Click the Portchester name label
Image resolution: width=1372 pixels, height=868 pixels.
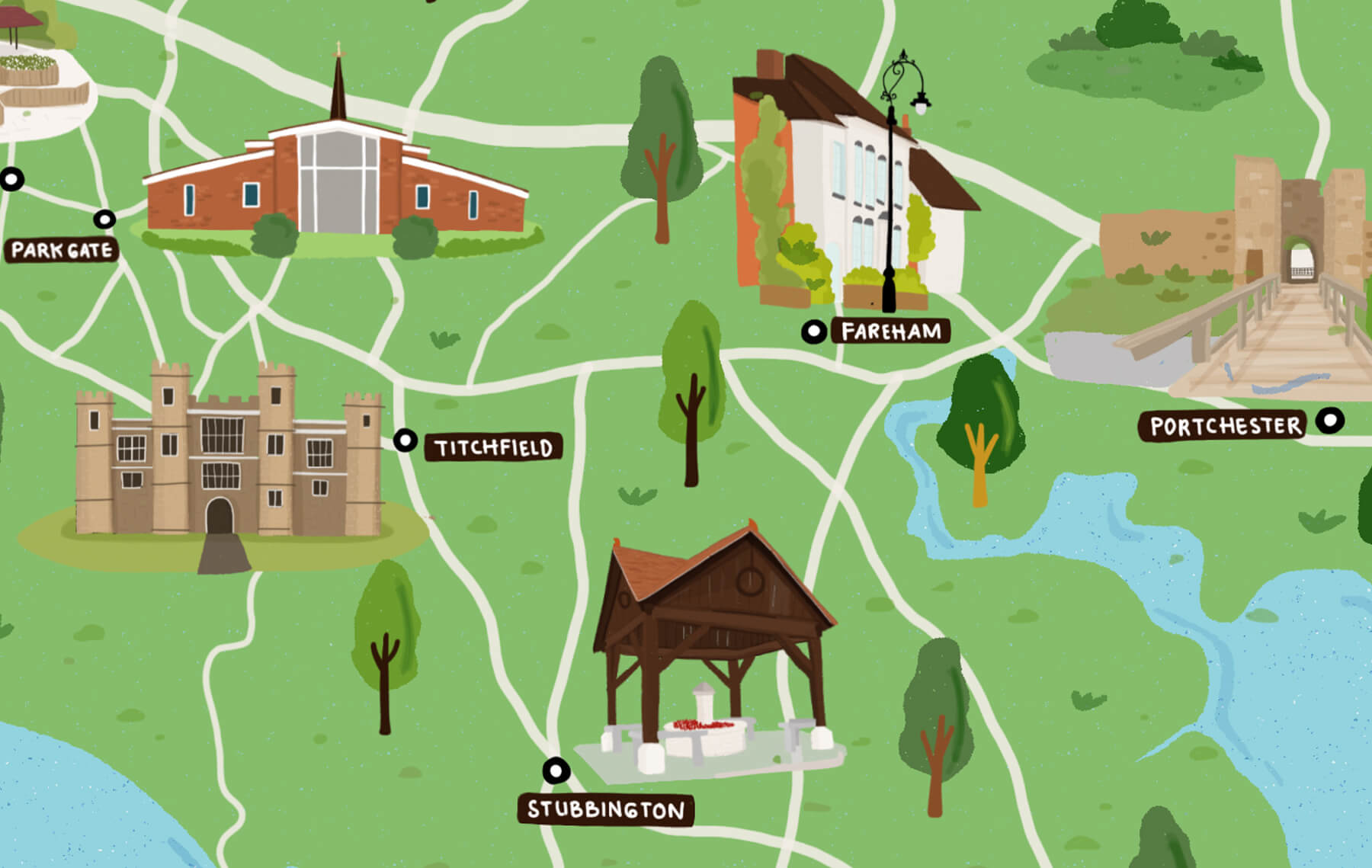pos(1225,426)
